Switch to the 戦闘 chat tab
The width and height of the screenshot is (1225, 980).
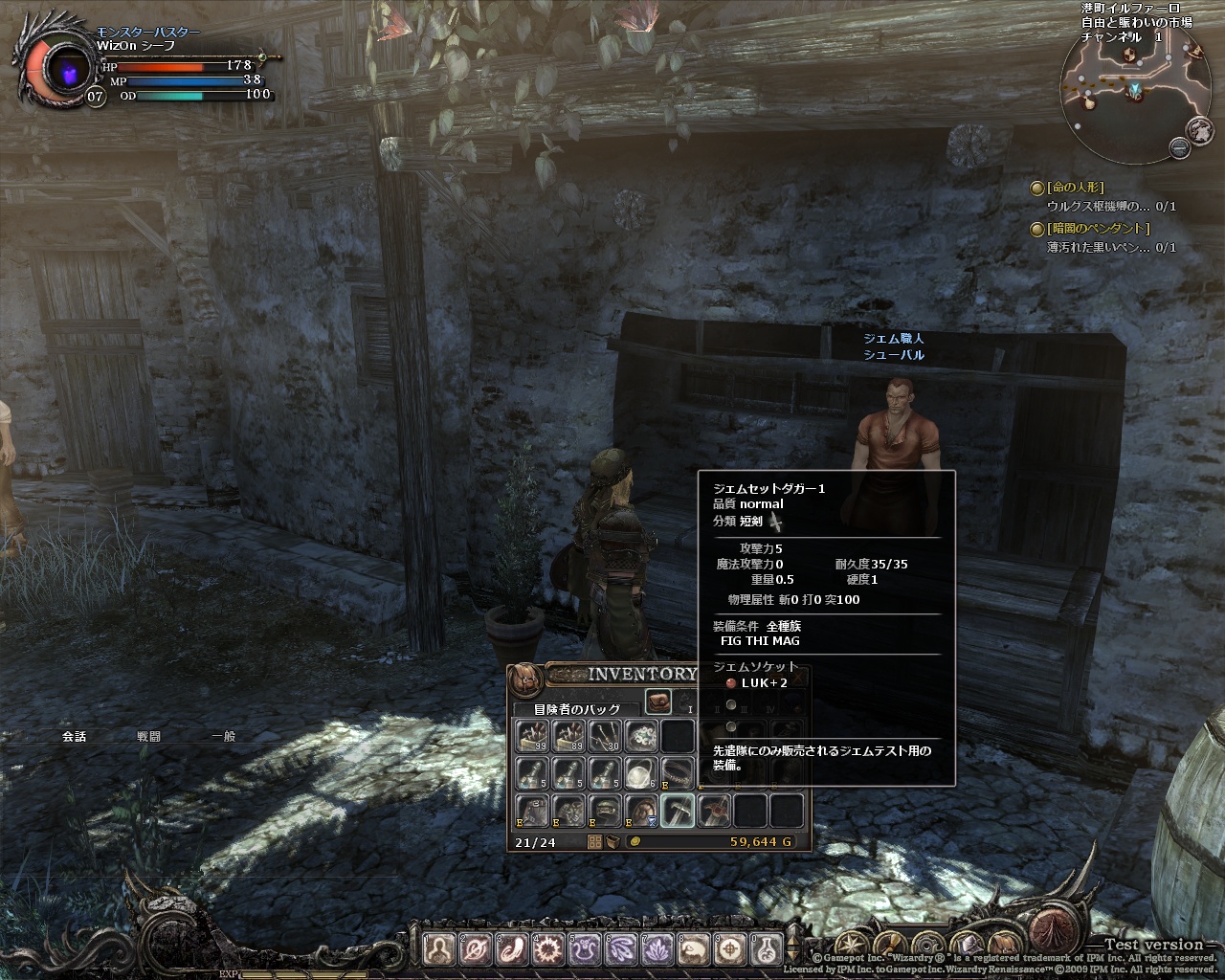click(148, 736)
